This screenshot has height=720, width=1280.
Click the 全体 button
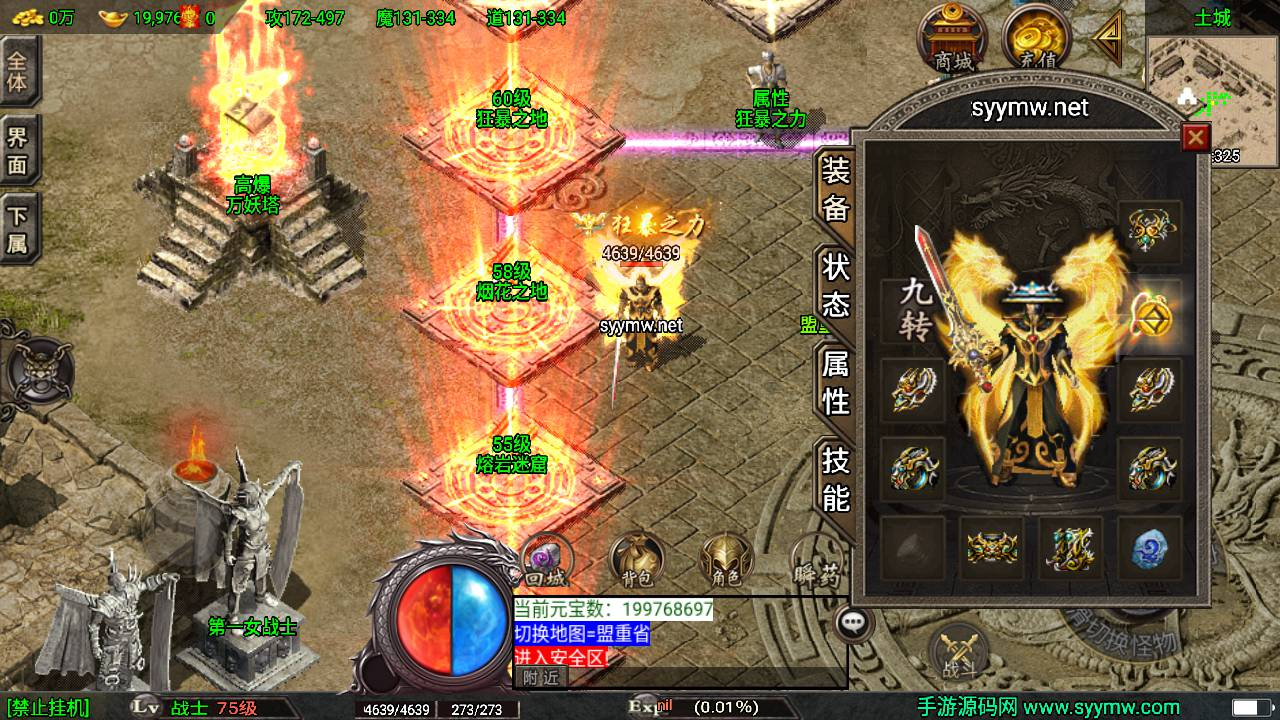pyautogui.click(x=18, y=70)
